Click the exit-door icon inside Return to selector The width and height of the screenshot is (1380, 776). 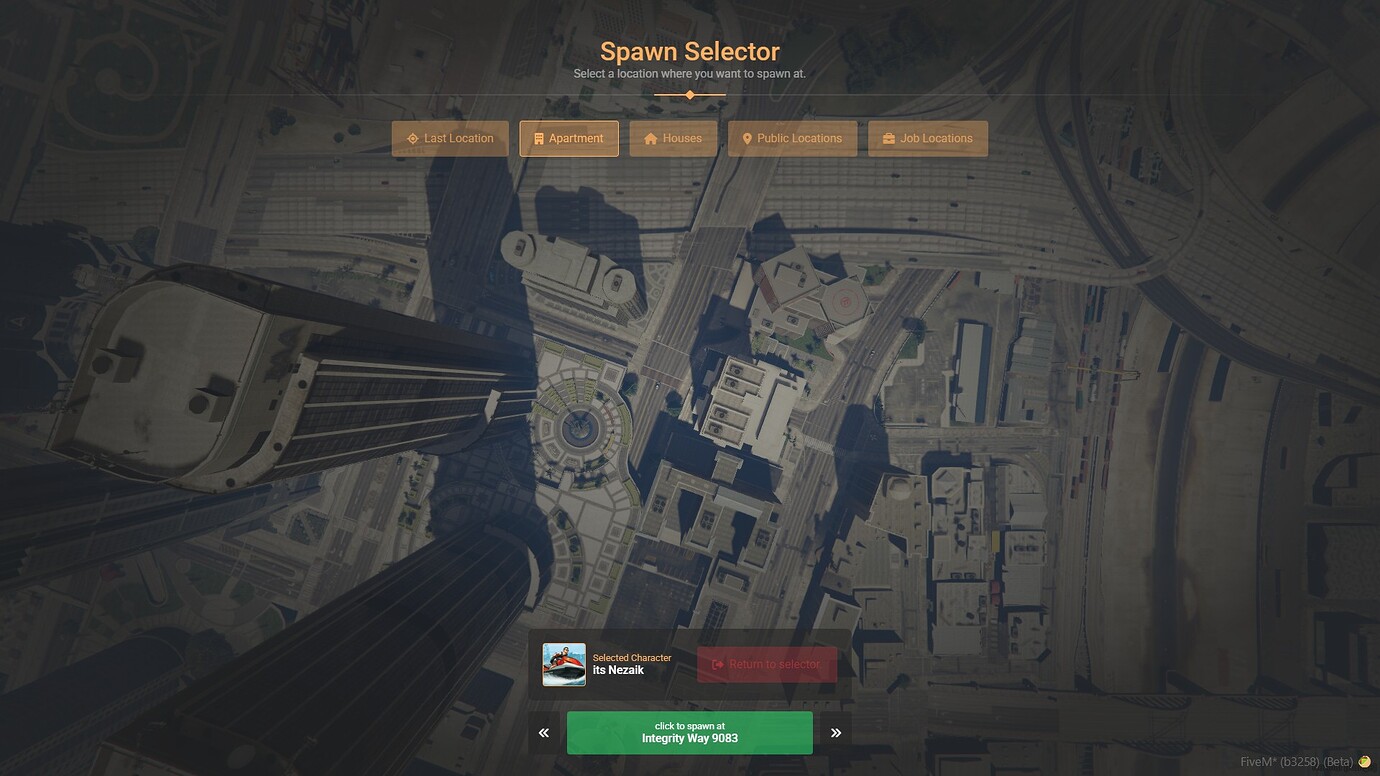click(717, 663)
